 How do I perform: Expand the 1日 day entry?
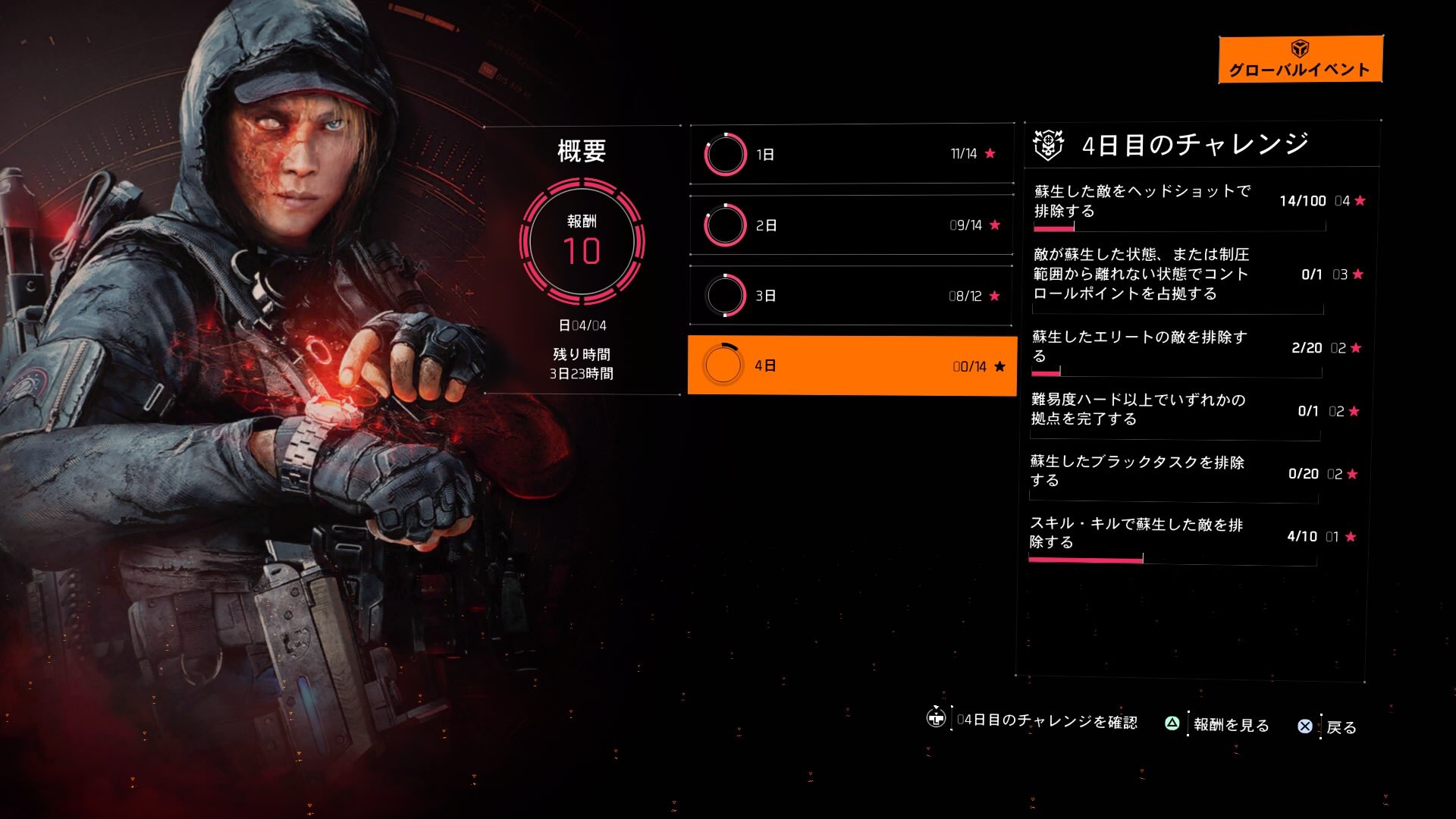click(851, 153)
